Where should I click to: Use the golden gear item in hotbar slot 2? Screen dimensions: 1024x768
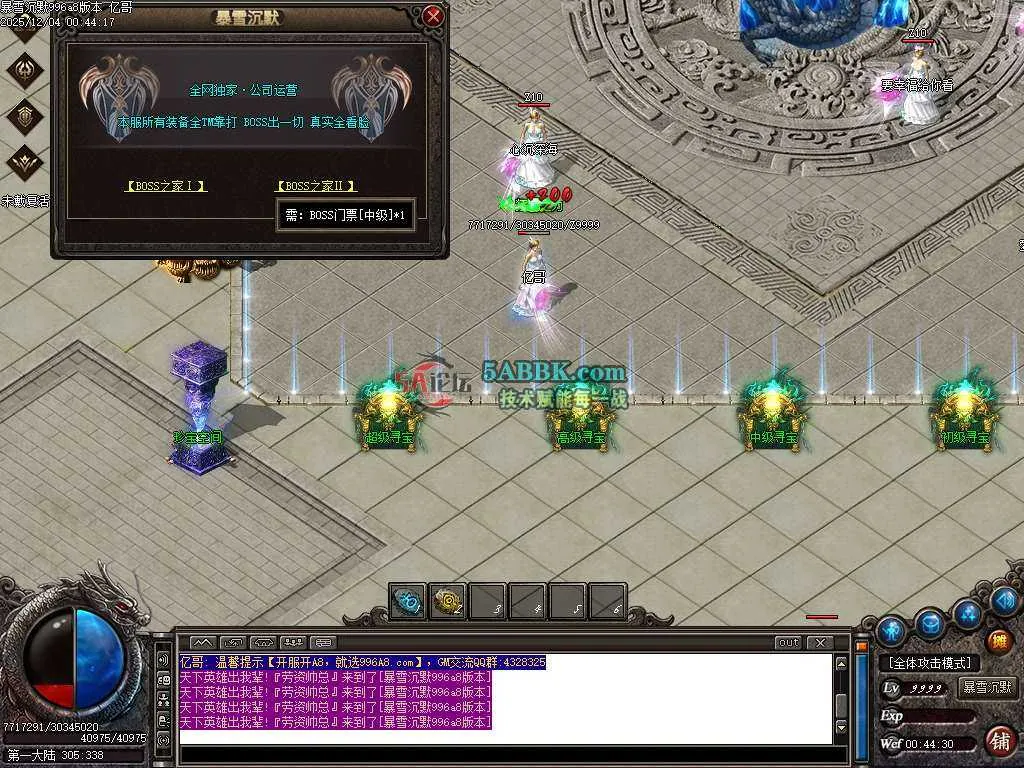coord(448,601)
